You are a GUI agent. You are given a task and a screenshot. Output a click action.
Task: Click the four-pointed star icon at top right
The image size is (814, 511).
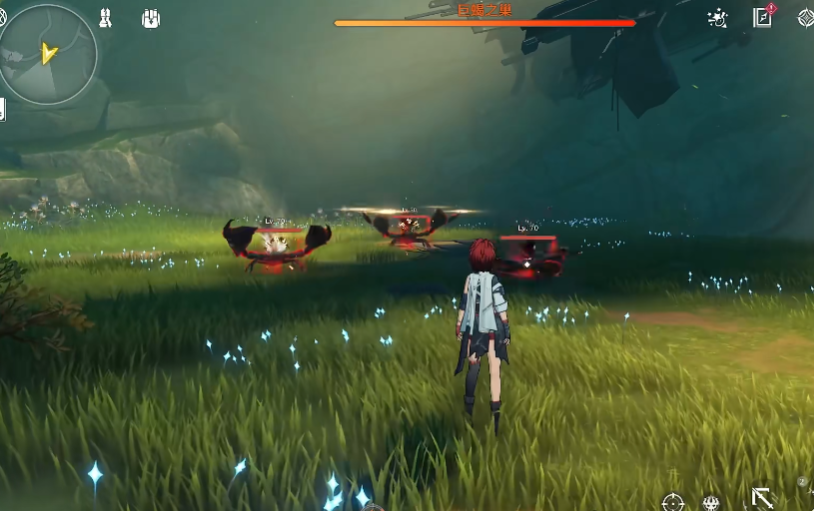(805, 17)
